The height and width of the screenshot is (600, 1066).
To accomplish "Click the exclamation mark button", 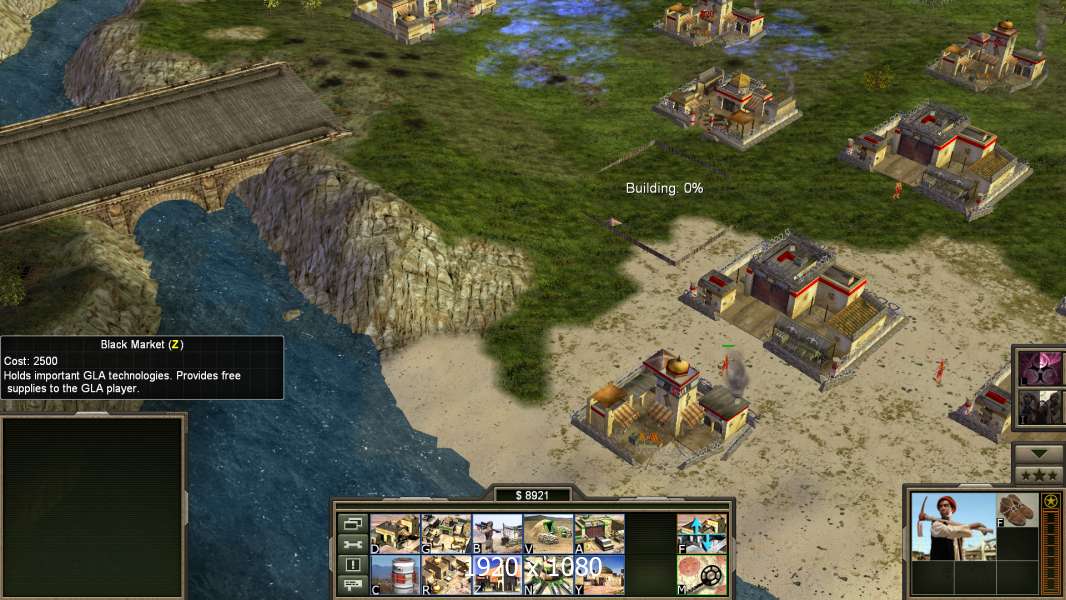I will click(352, 565).
